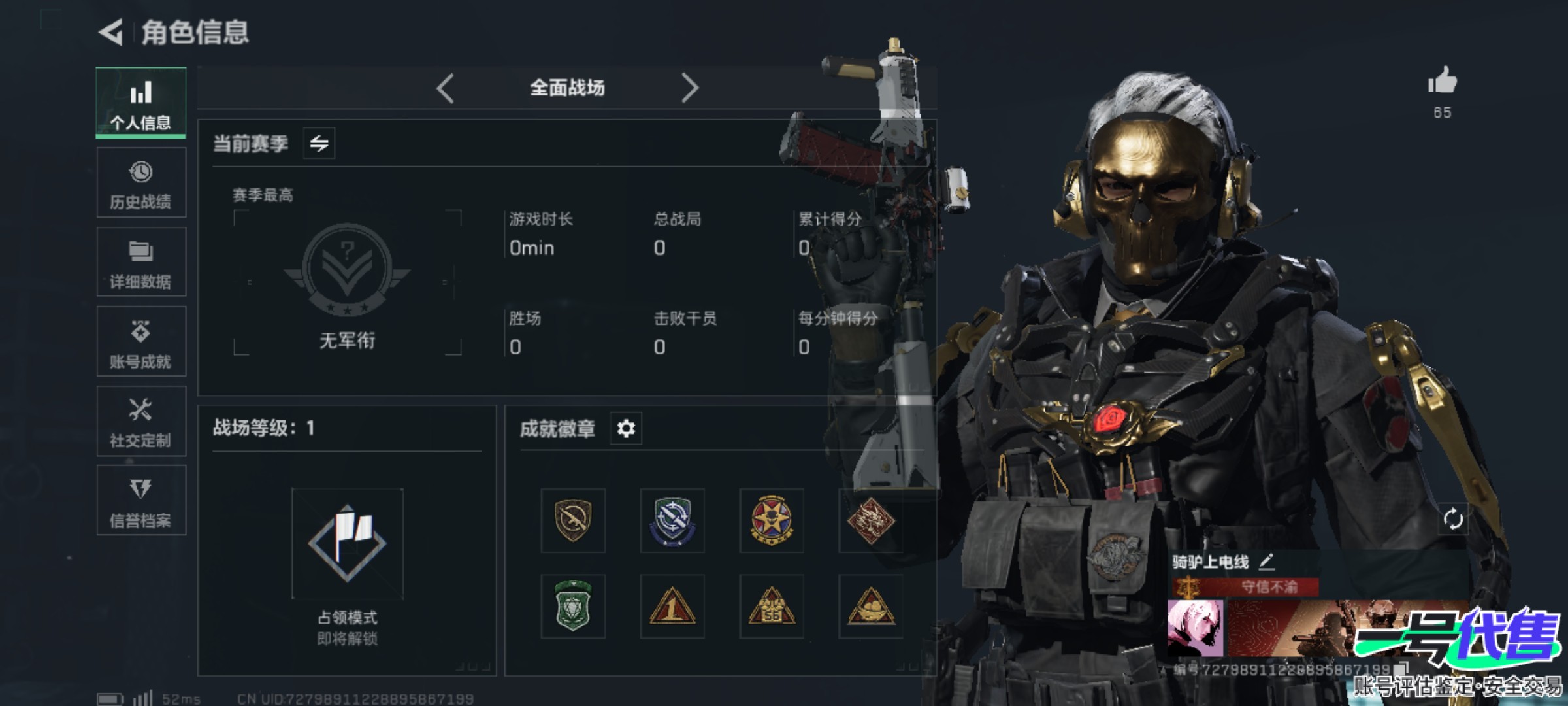Toggle the 当前赛季 season swap button
The image size is (1568, 706).
319,143
